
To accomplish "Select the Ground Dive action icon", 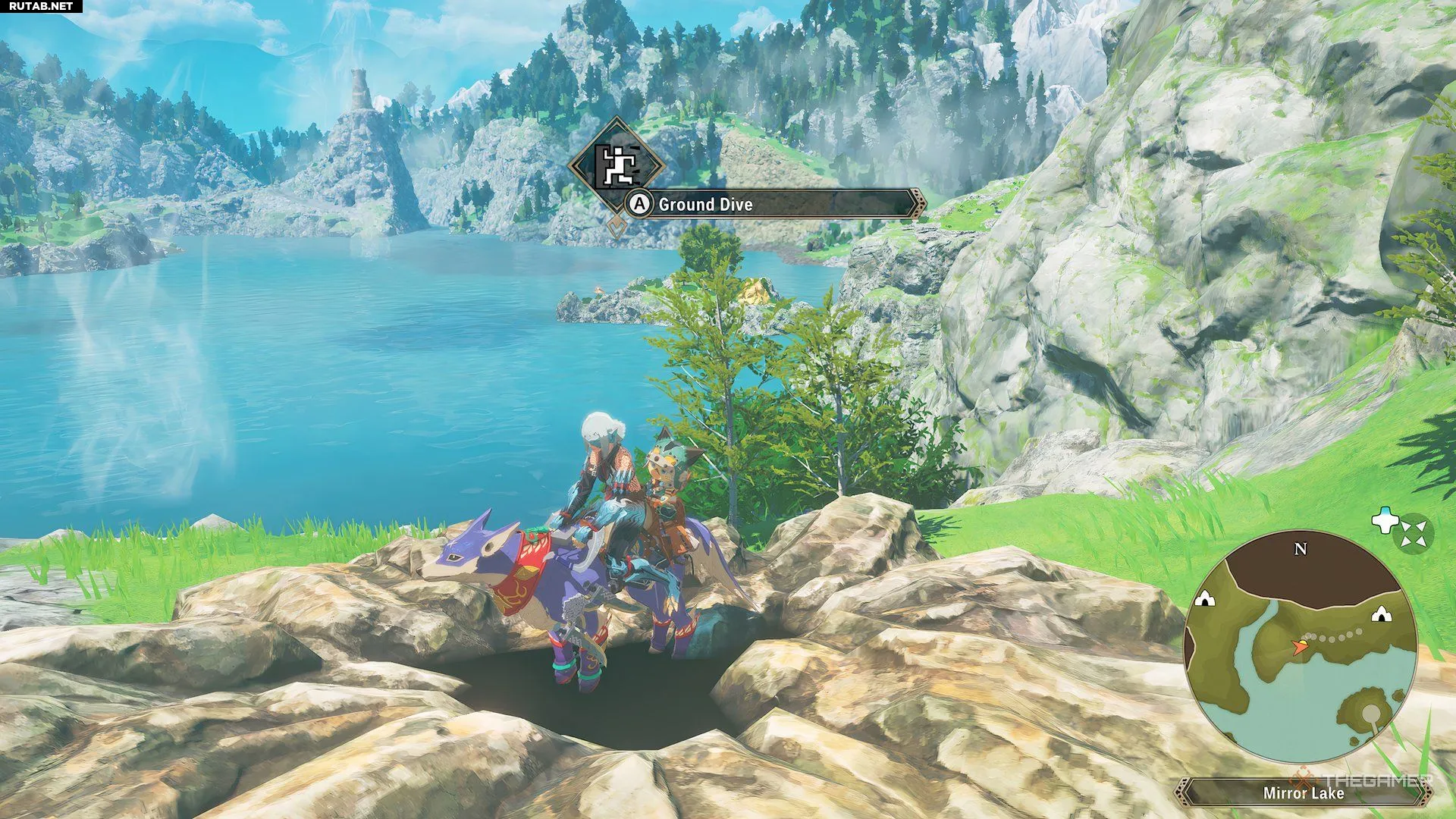I will coord(617,165).
